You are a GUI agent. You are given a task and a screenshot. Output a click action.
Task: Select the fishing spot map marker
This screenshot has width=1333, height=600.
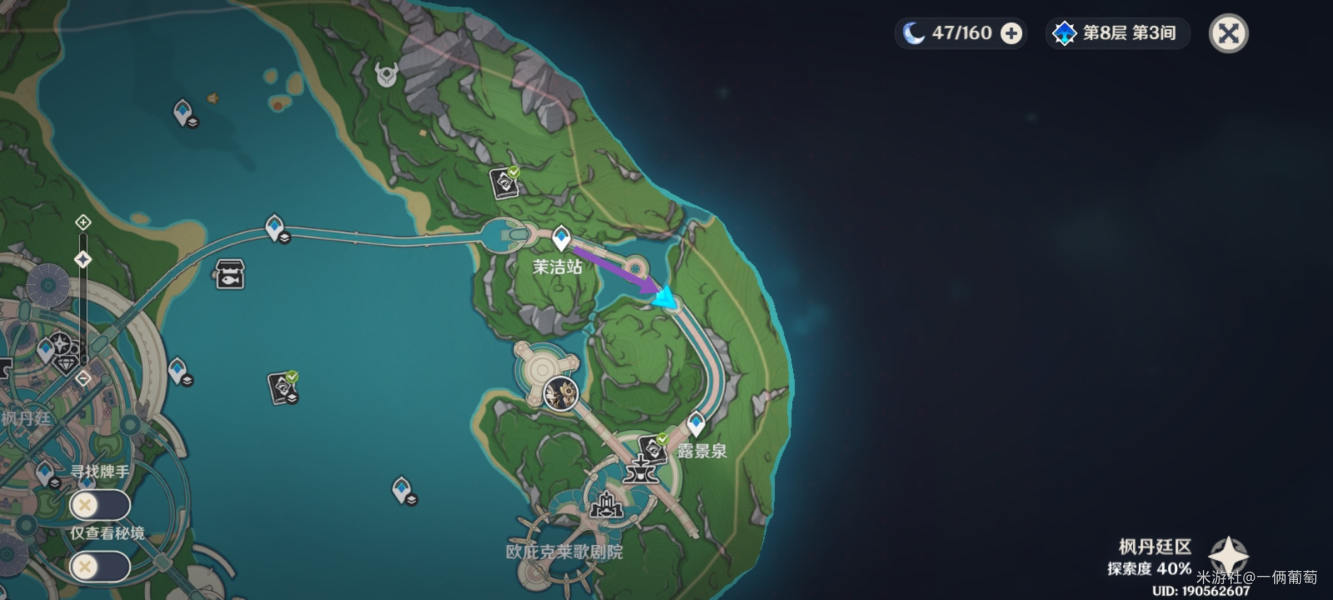[230, 273]
